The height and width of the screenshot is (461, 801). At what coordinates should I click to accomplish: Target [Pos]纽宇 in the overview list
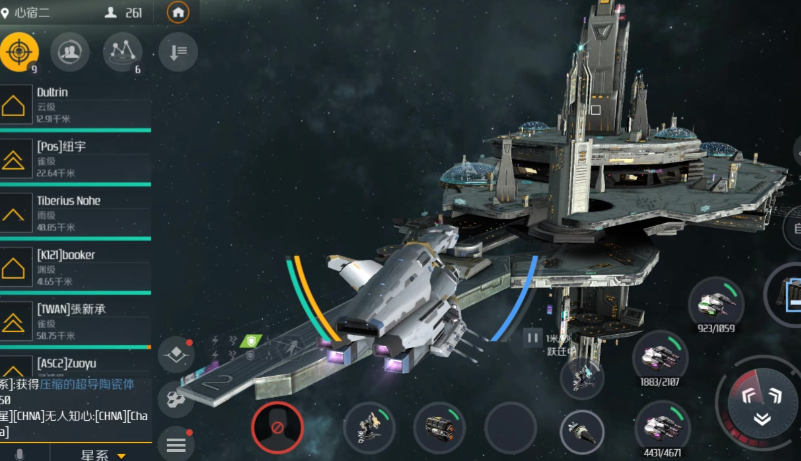pyautogui.click(x=75, y=159)
